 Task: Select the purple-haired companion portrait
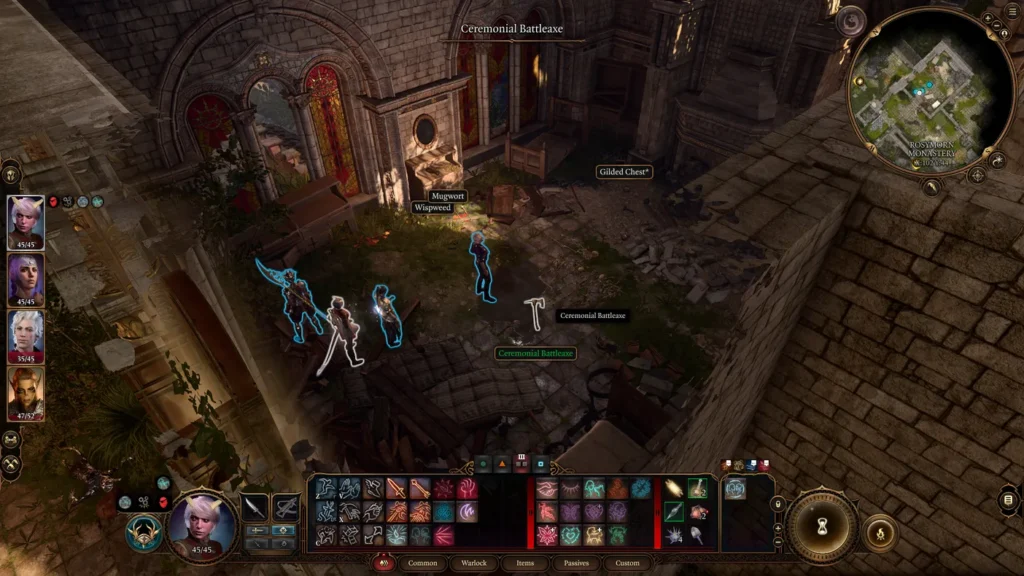coord(26,279)
